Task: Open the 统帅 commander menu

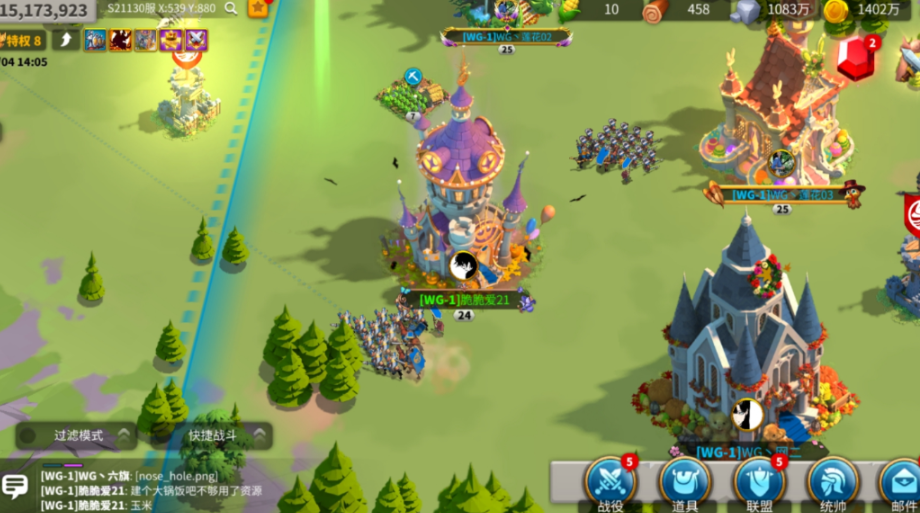Action: 833,482
